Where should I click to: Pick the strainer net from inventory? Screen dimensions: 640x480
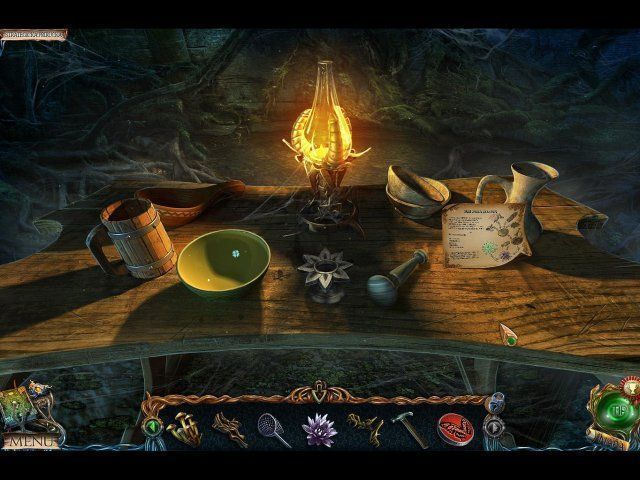coord(272,428)
